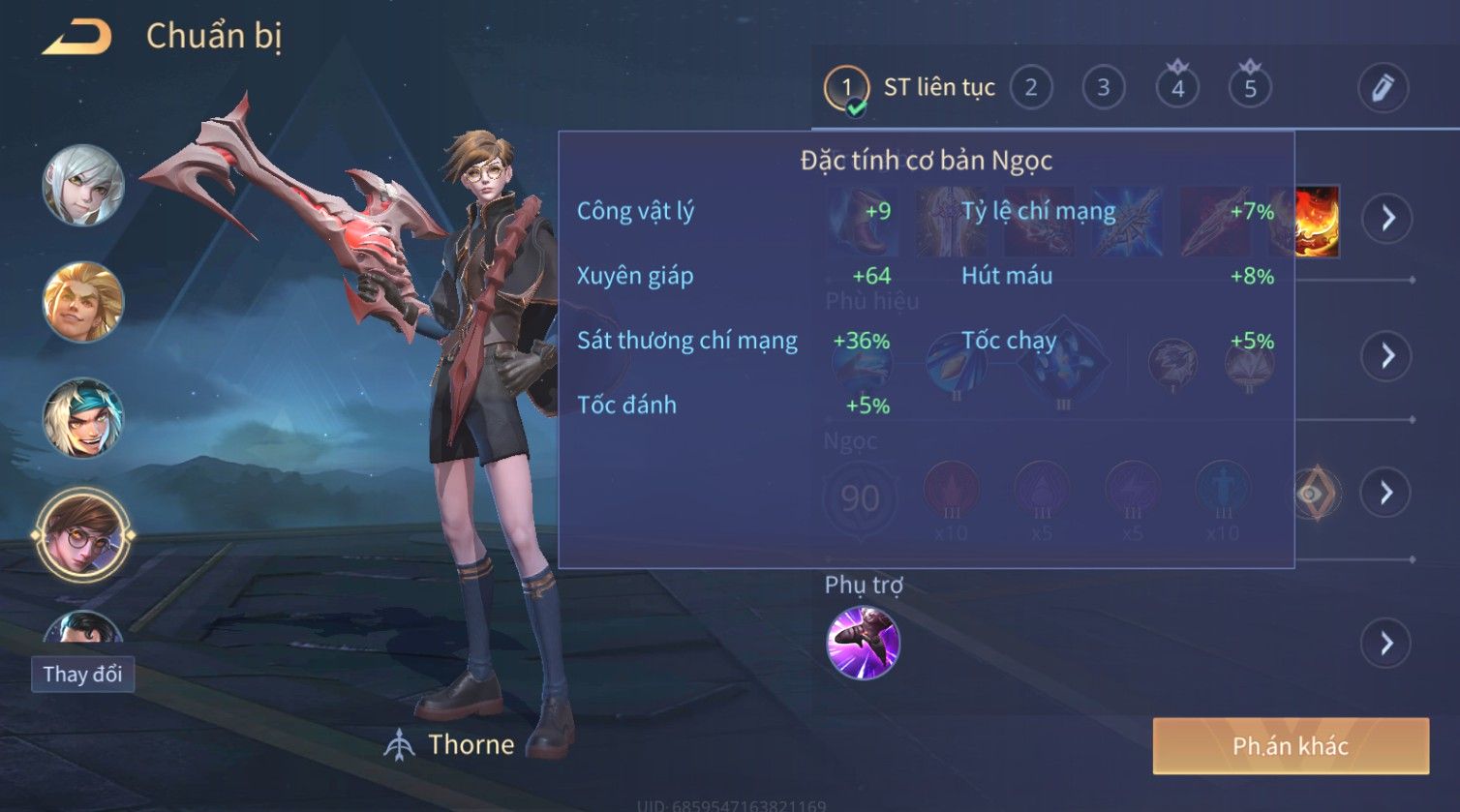
Task: Select the flame item icon in equipment row
Action: 1317,222
